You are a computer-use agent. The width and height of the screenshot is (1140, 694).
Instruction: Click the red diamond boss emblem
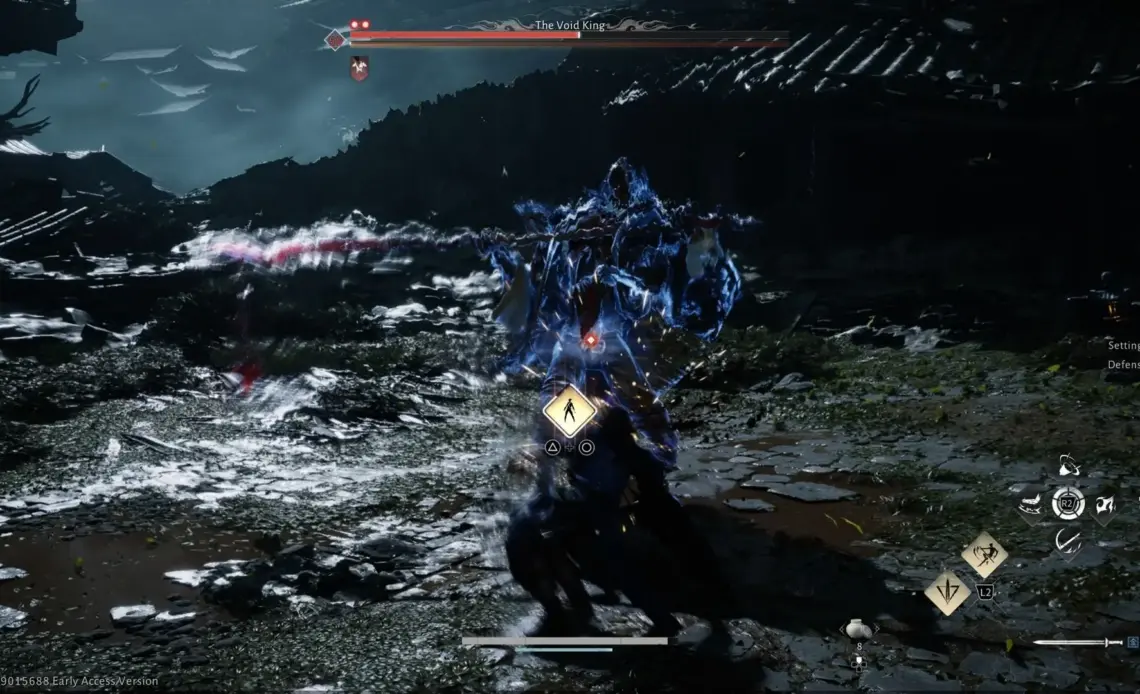(335, 40)
